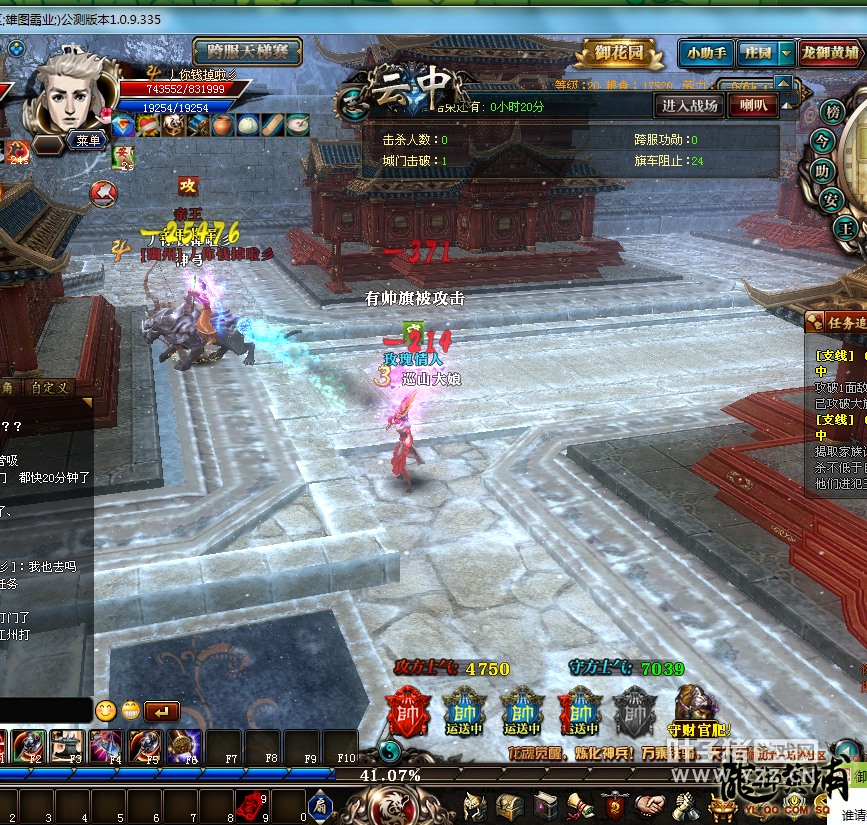Open the 庄园 manor button

coord(758,53)
